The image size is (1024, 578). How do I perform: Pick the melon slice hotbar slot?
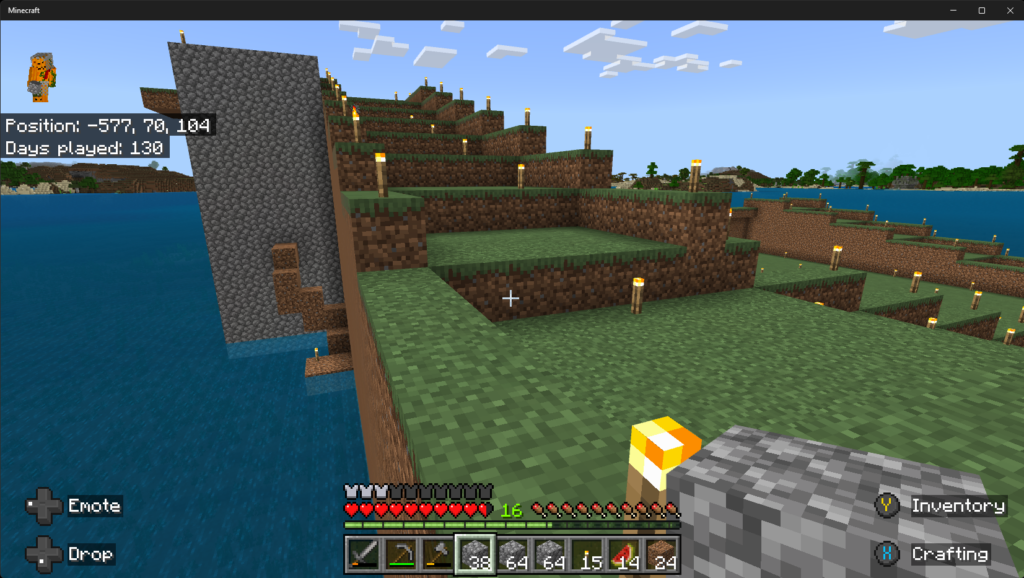pyautogui.click(x=623, y=554)
